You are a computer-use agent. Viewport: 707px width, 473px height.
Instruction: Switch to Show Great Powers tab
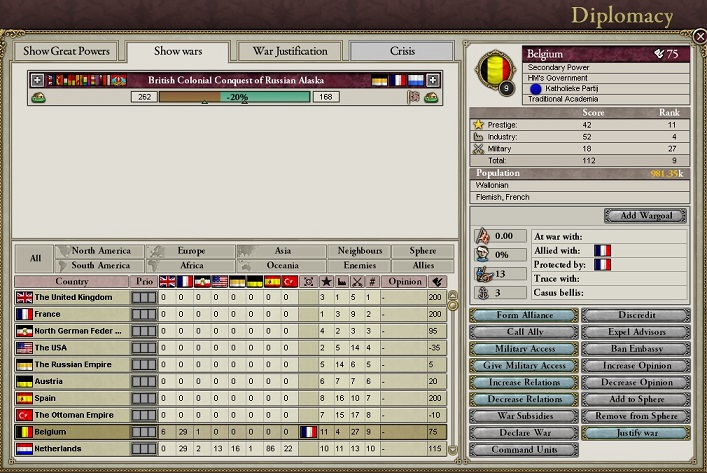coord(63,52)
